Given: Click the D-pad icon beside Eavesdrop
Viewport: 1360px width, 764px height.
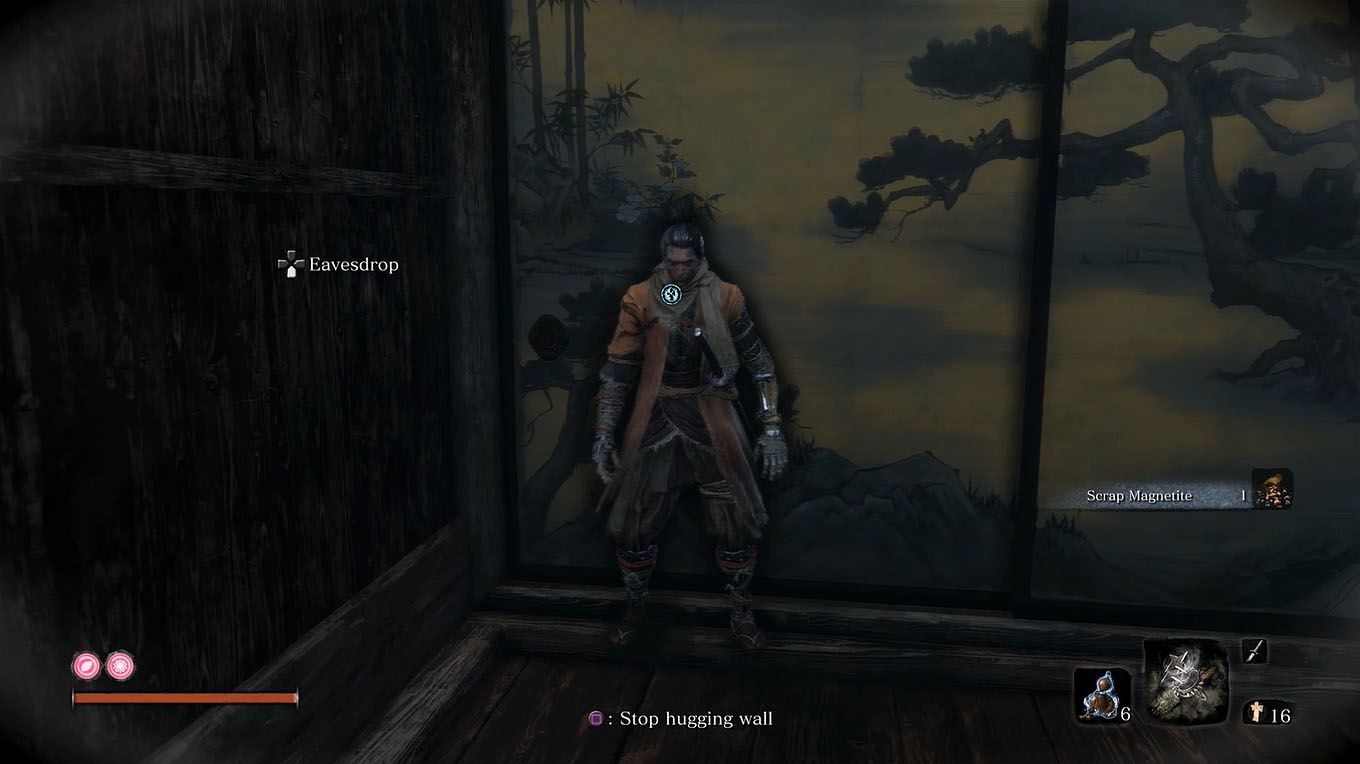Looking at the screenshot, I should coord(290,264).
